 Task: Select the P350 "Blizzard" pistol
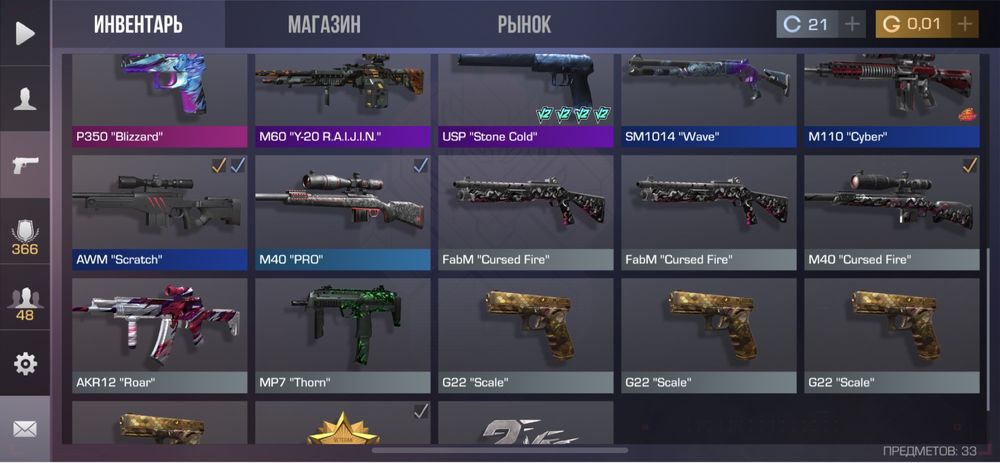159,100
